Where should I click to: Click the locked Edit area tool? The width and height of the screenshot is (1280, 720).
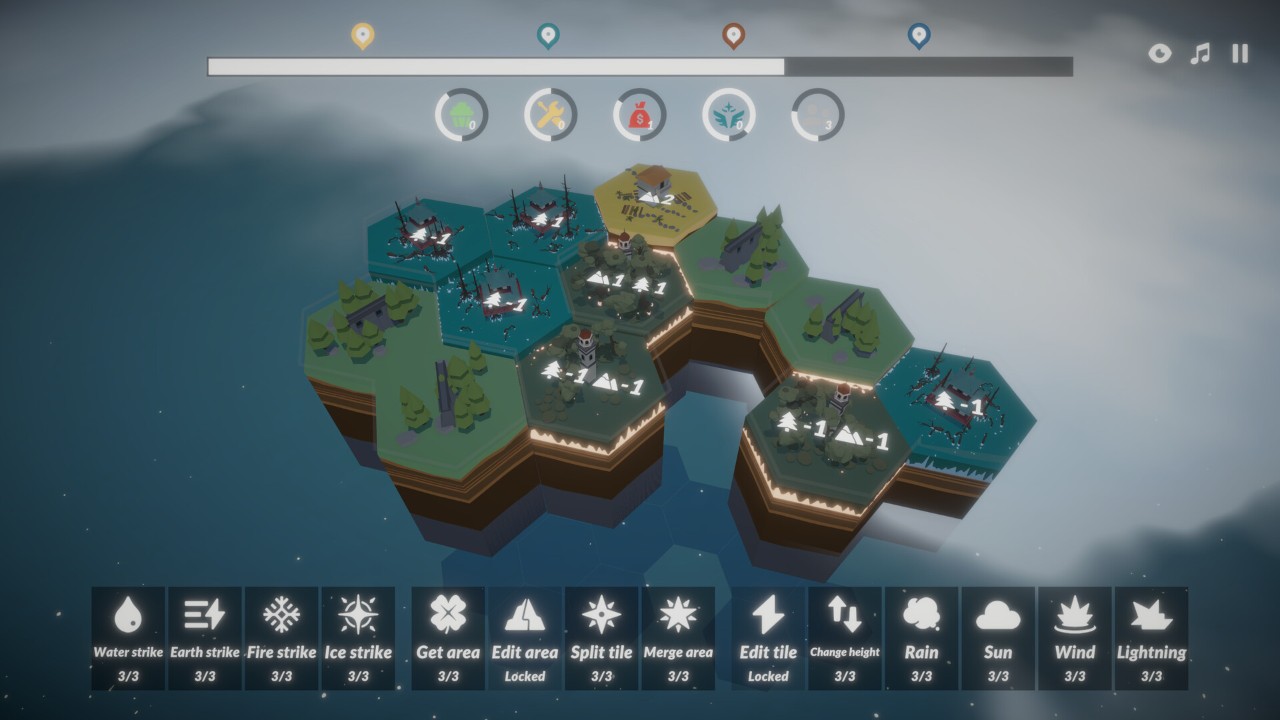point(525,637)
